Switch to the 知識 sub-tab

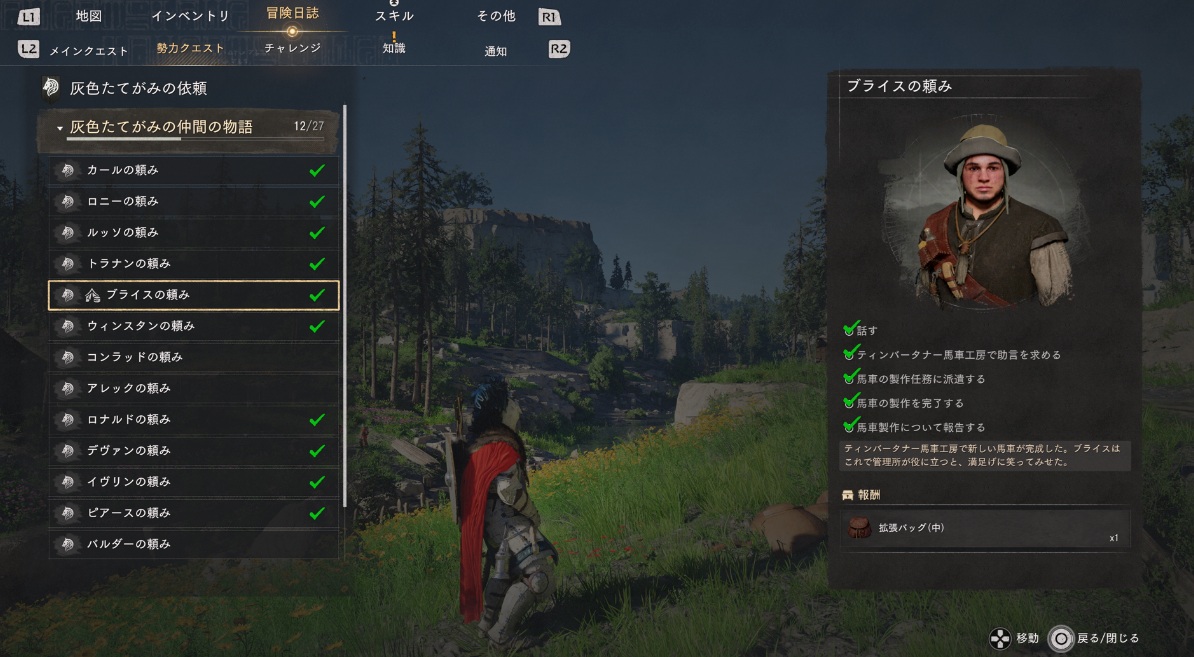[x=394, y=48]
